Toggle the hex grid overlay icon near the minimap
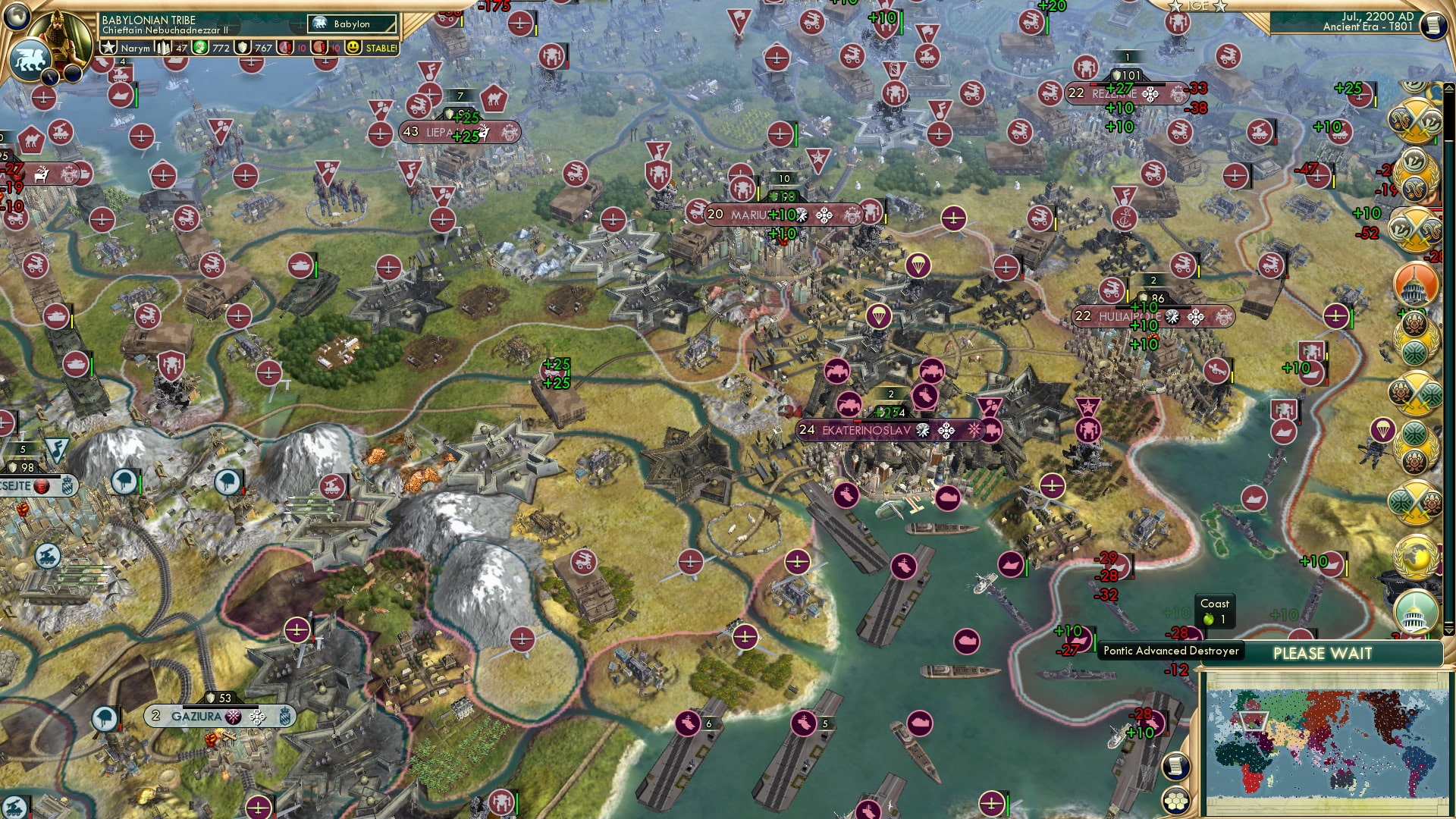The height and width of the screenshot is (819, 1456). point(1175,802)
